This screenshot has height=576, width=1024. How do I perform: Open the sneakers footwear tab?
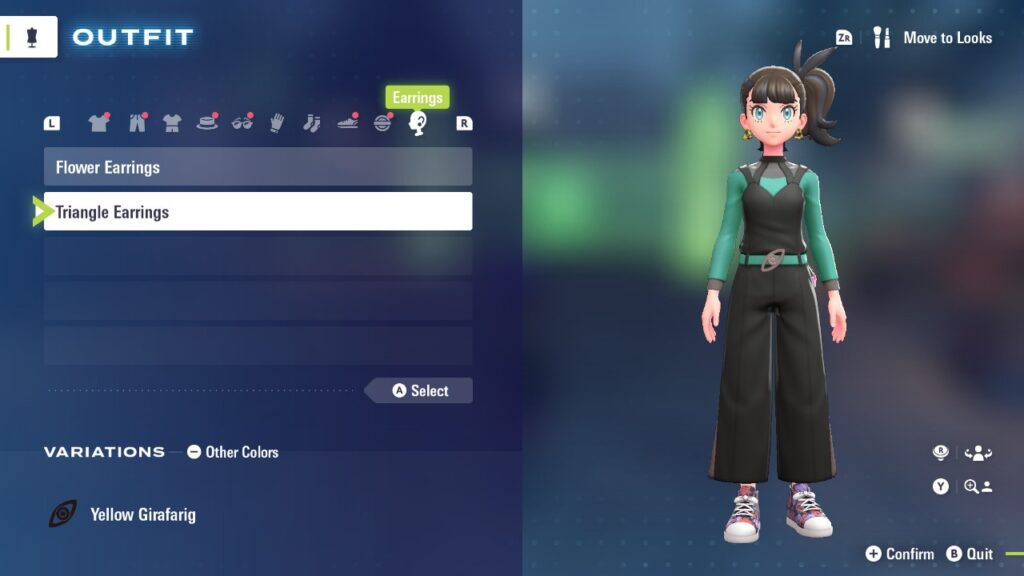[x=347, y=123]
